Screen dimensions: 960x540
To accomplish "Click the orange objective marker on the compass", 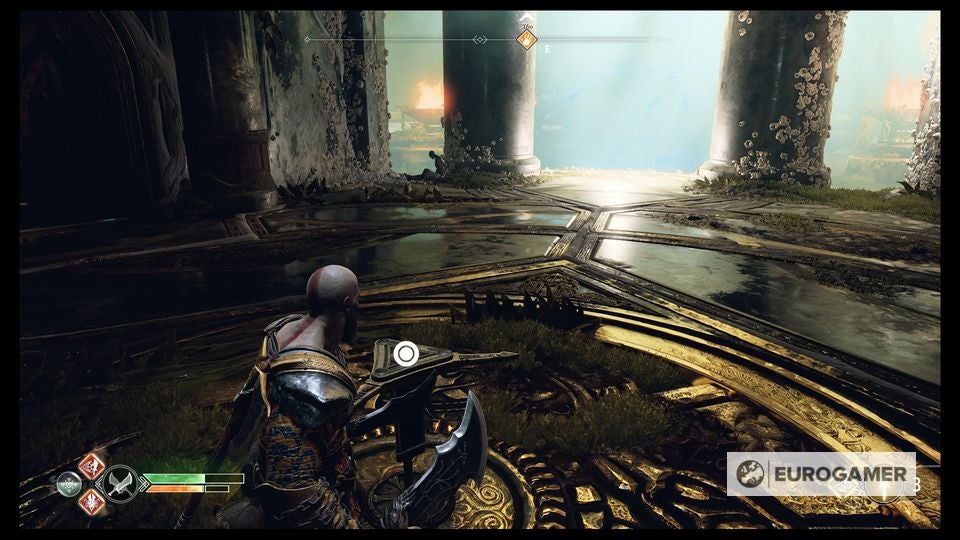I will (526, 39).
